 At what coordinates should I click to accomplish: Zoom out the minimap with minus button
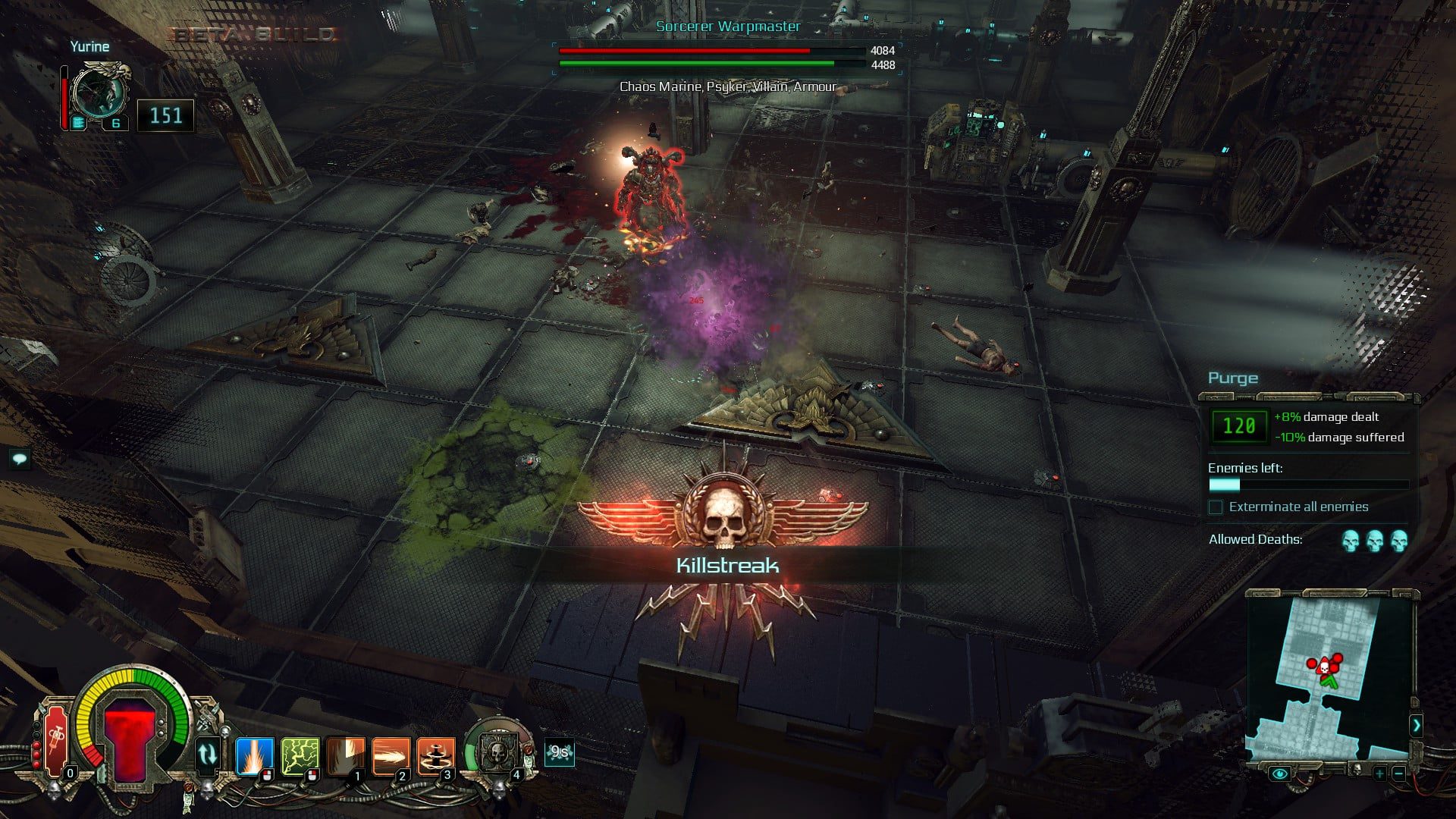point(1398,773)
